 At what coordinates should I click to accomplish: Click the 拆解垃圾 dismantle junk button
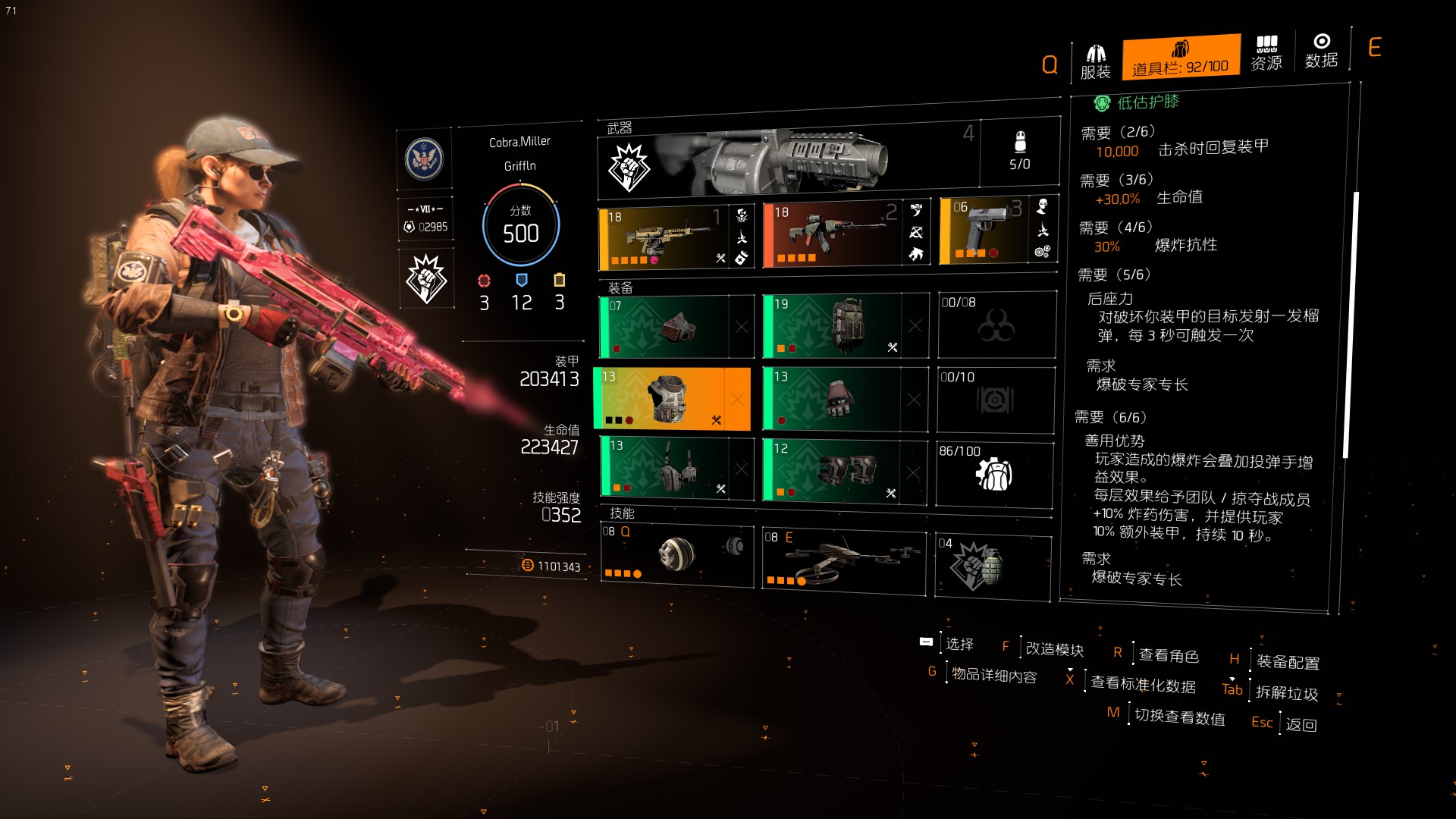click(x=1286, y=692)
